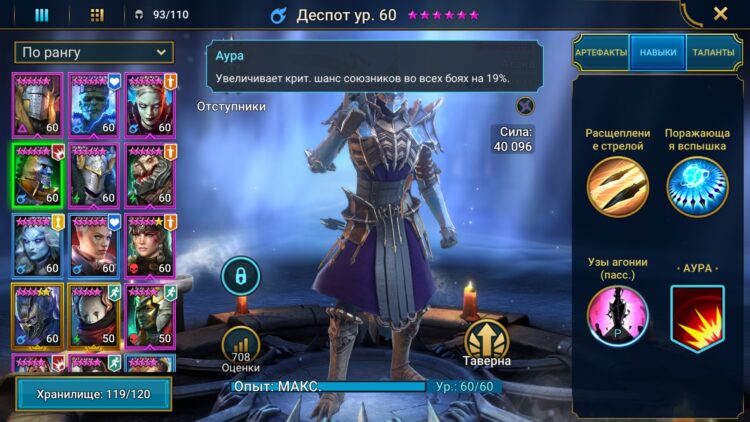750x422 pixels.
Task: Switch to the three-column list view icon
Action: pyautogui.click(x=42, y=15)
